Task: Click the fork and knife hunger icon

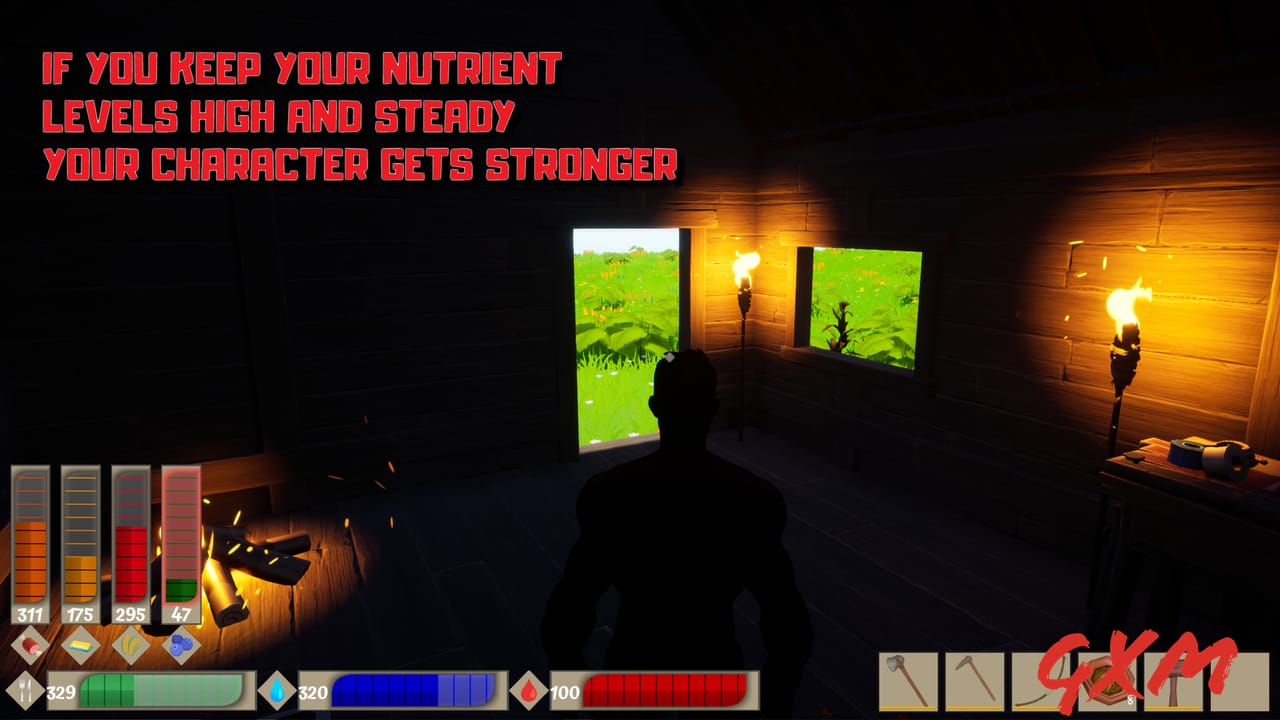Action: point(24,689)
